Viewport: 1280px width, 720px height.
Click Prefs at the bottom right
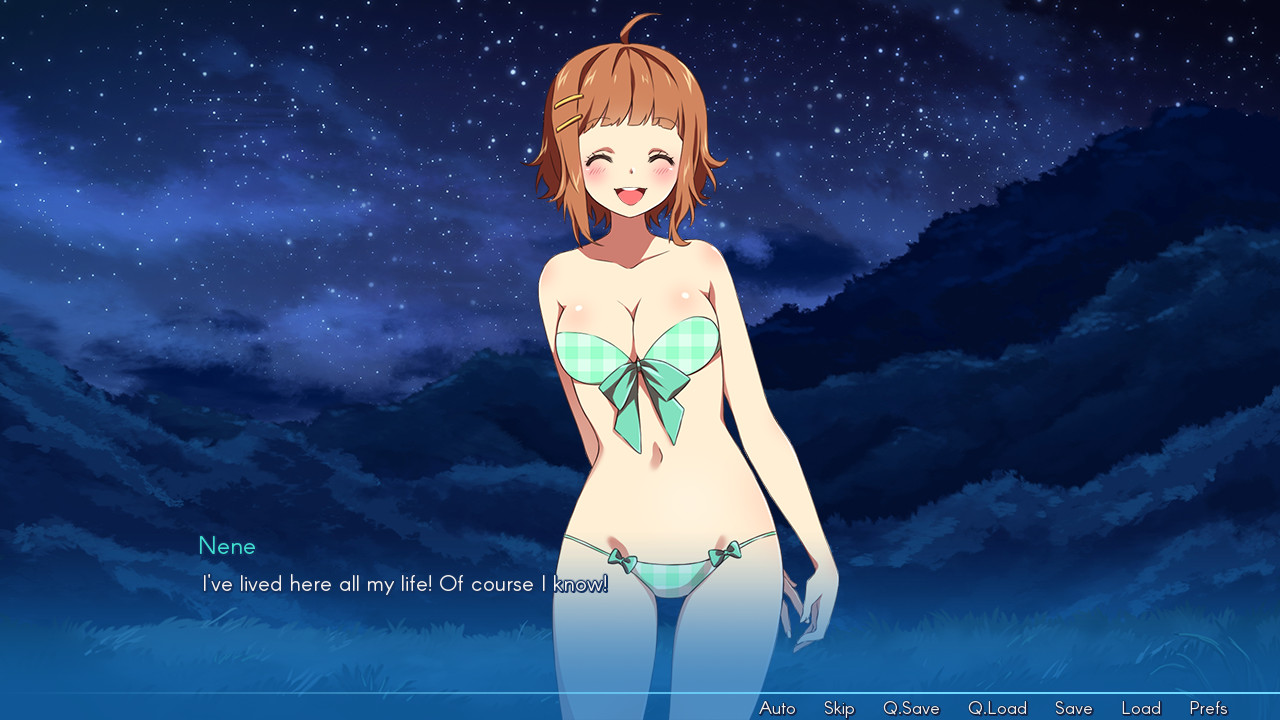point(1208,707)
